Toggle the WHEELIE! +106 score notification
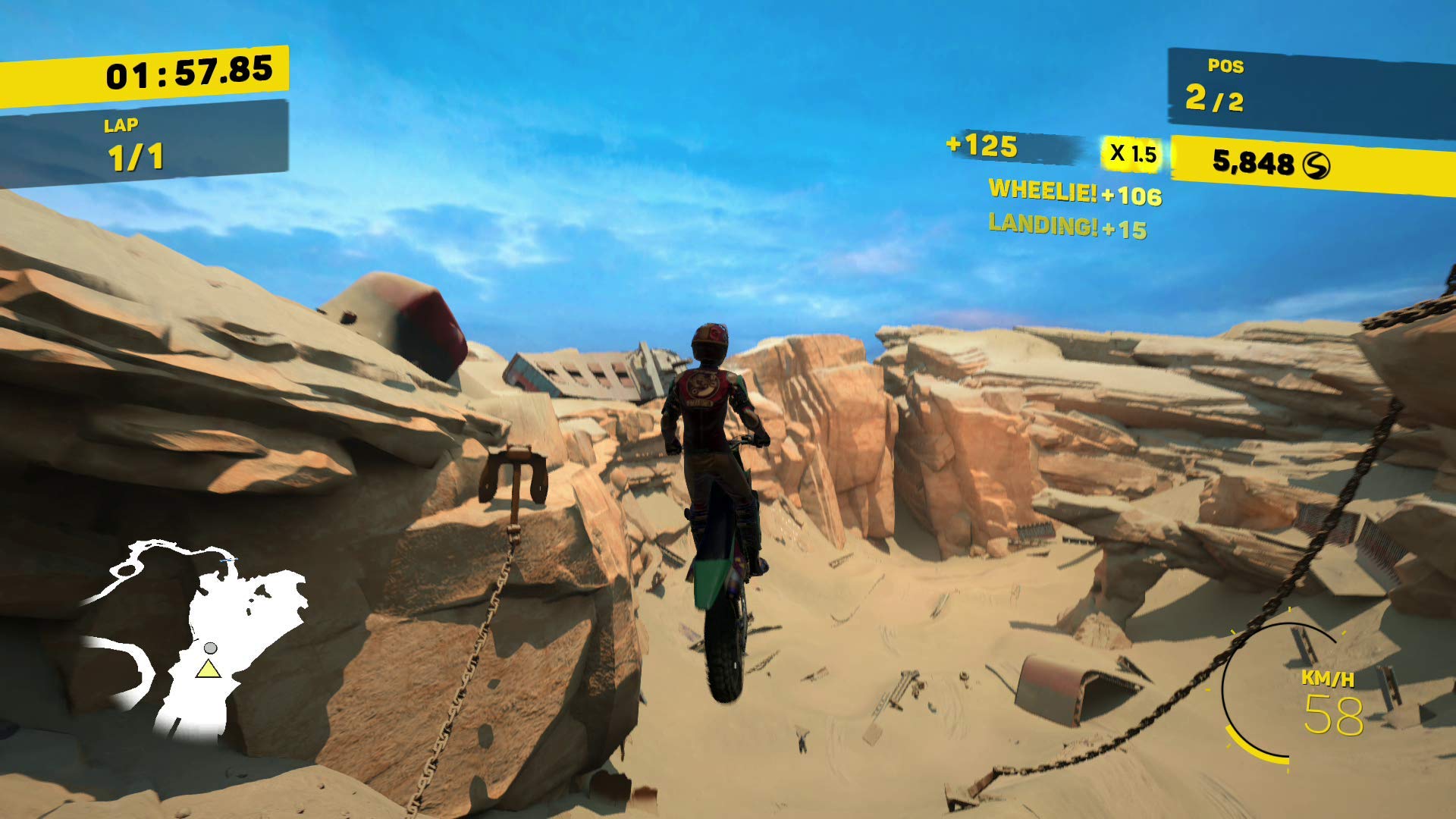 [1071, 194]
